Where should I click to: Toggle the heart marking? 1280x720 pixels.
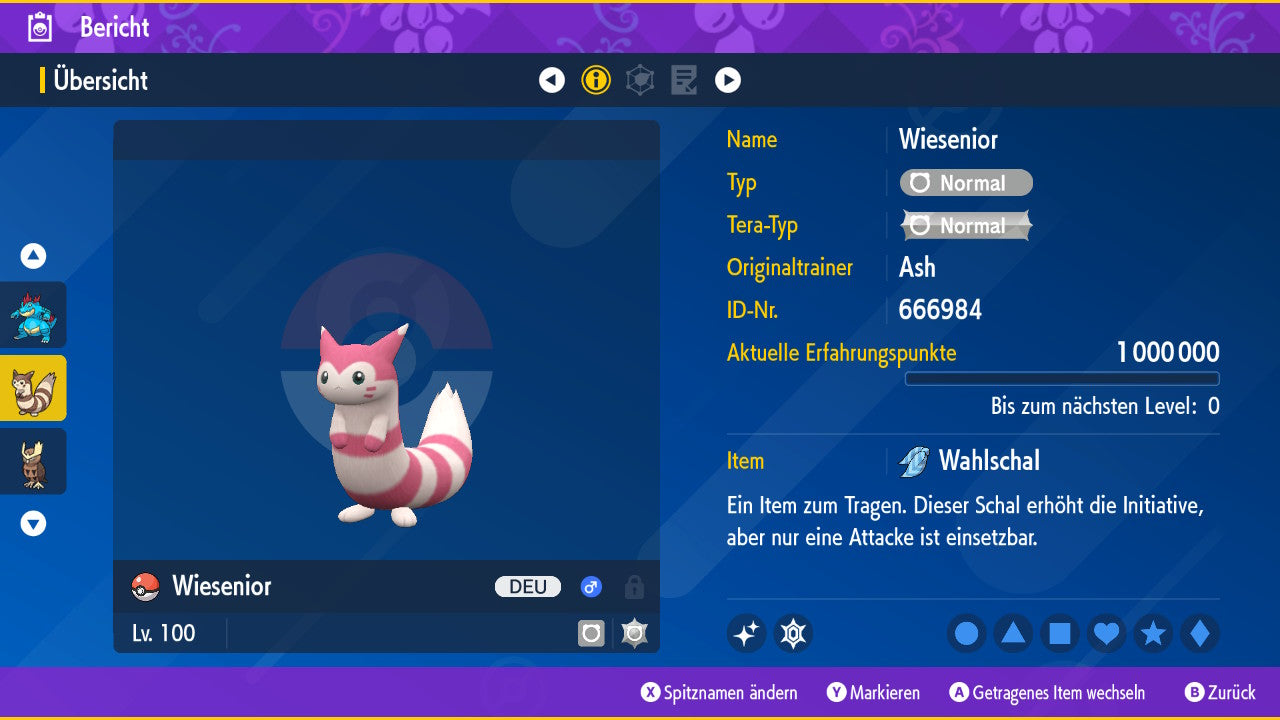coord(1106,633)
